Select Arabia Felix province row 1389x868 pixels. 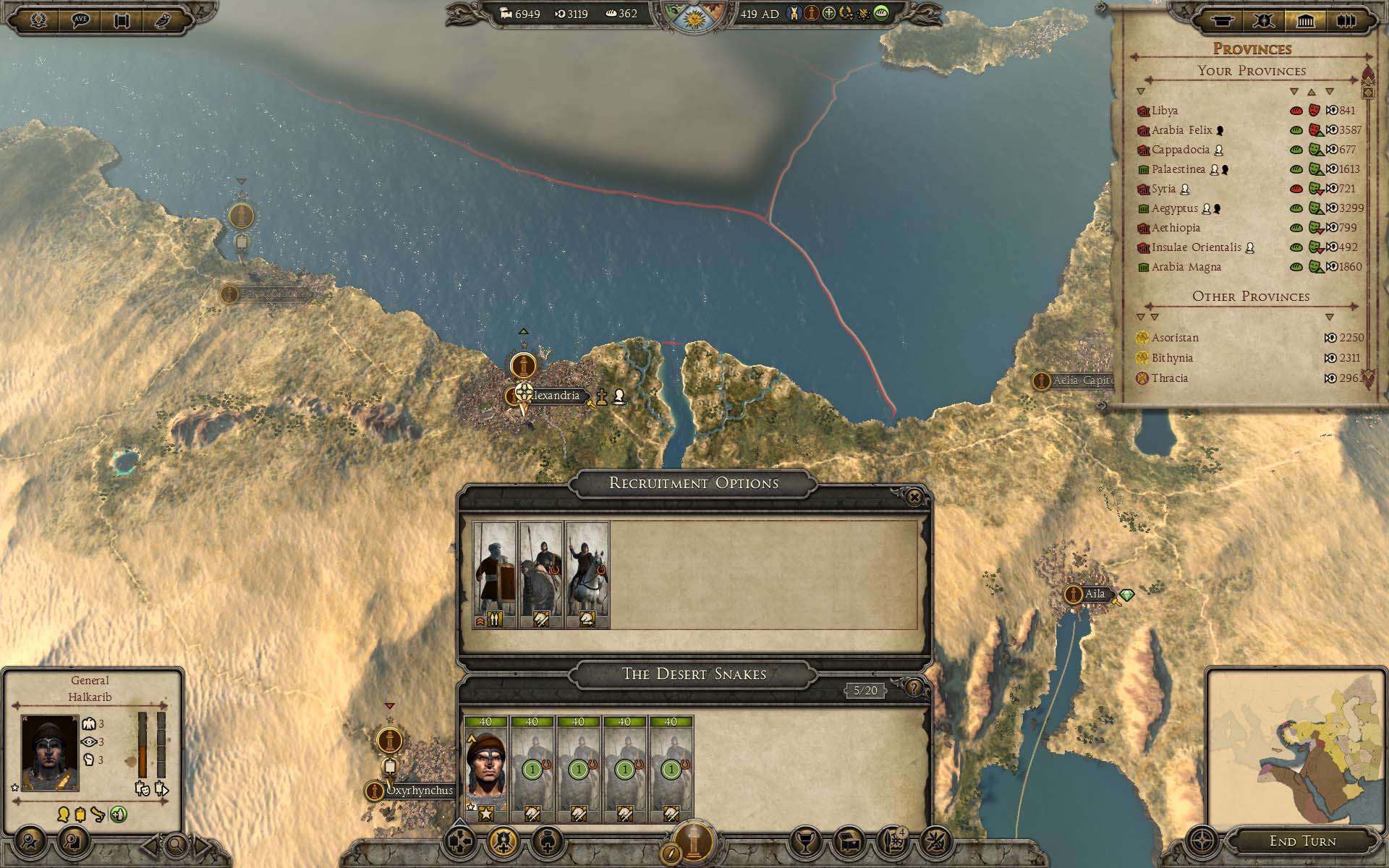click(x=1181, y=130)
